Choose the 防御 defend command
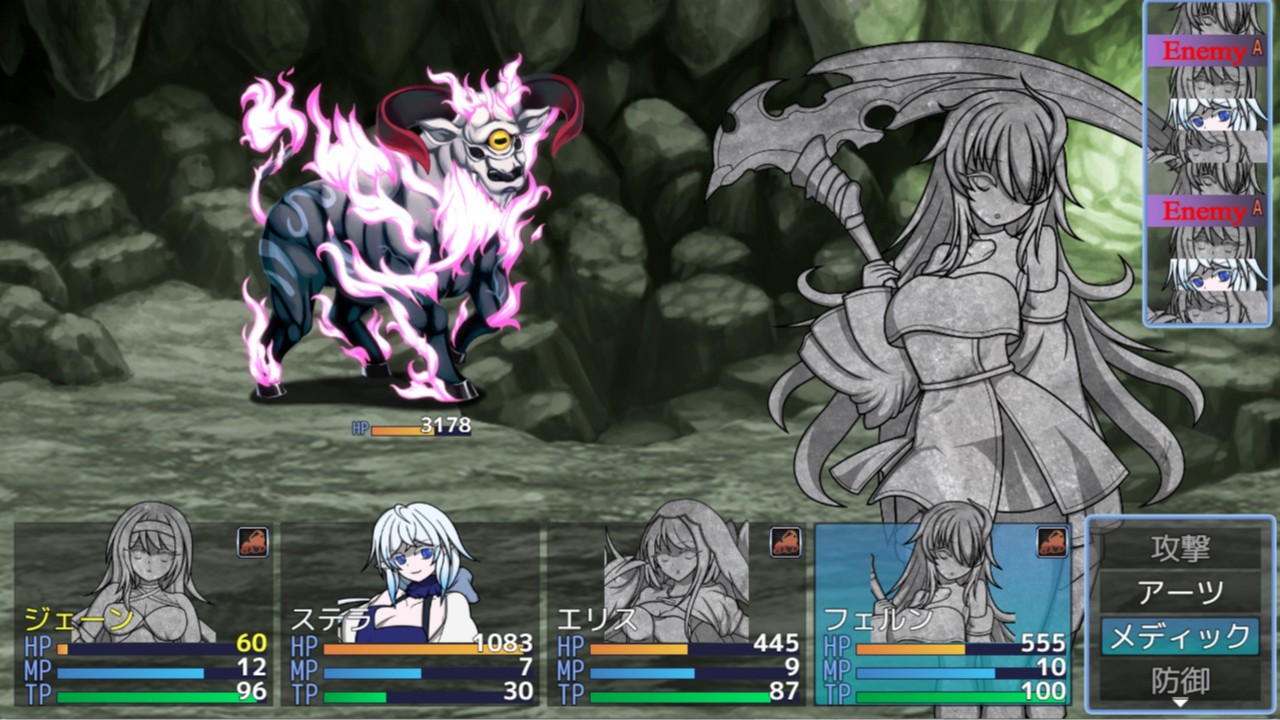The width and height of the screenshot is (1280, 720). 1180,680
